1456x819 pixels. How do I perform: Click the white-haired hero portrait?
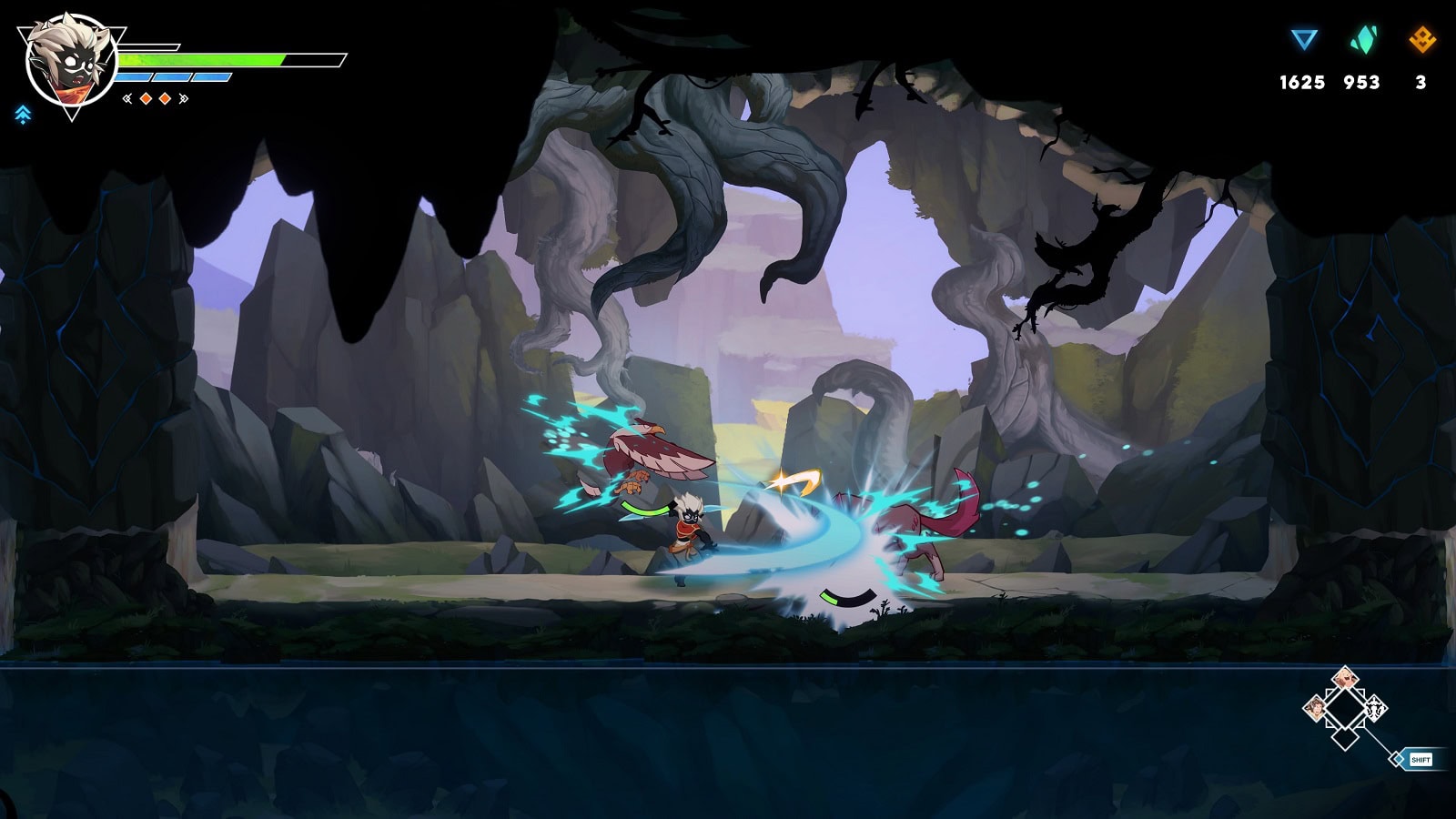[70, 62]
